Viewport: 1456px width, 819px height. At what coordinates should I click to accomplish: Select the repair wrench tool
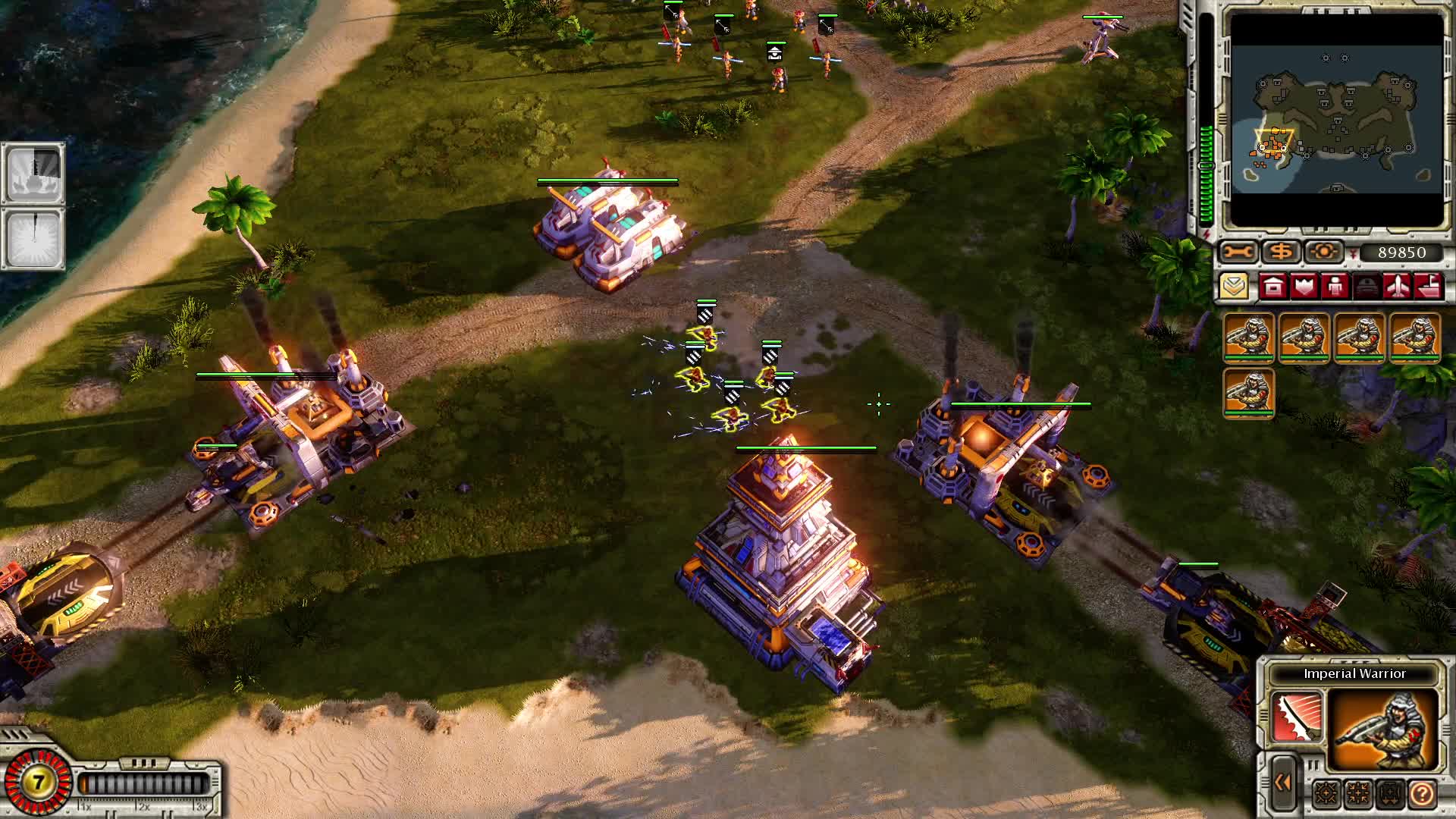tap(1238, 251)
